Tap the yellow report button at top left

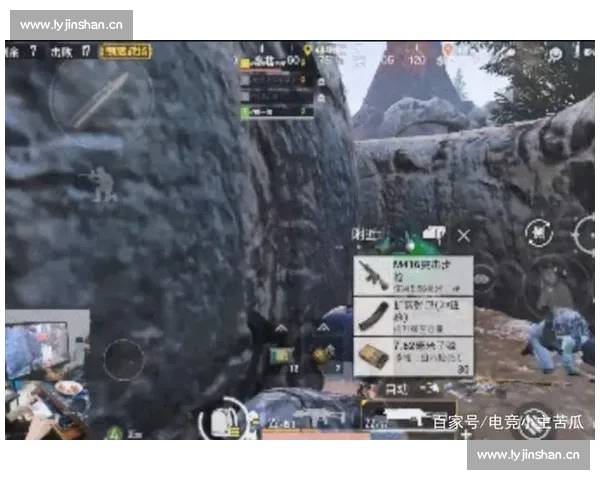[x=126, y=50]
